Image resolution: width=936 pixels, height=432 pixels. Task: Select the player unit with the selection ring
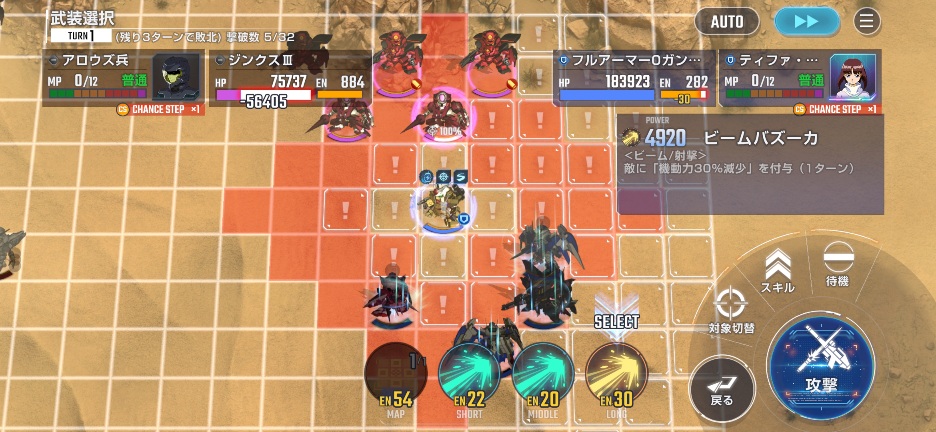pyautogui.click(x=443, y=203)
